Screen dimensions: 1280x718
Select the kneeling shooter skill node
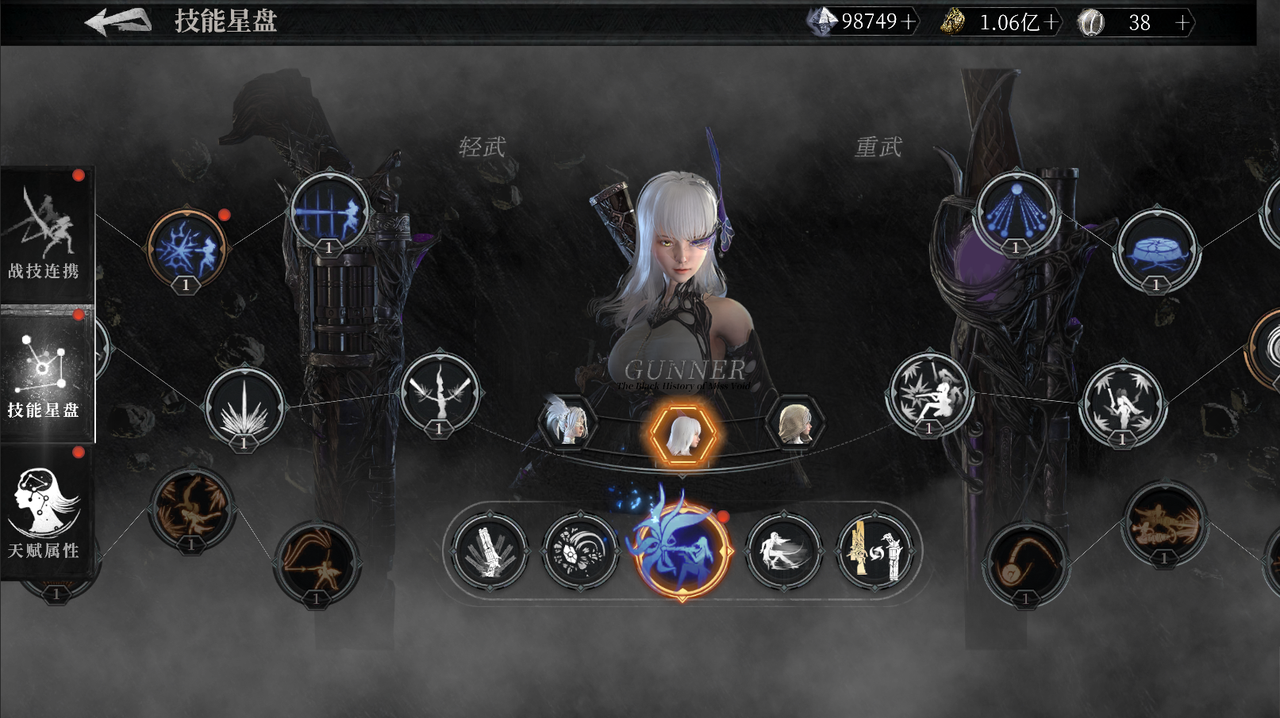click(930, 394)
